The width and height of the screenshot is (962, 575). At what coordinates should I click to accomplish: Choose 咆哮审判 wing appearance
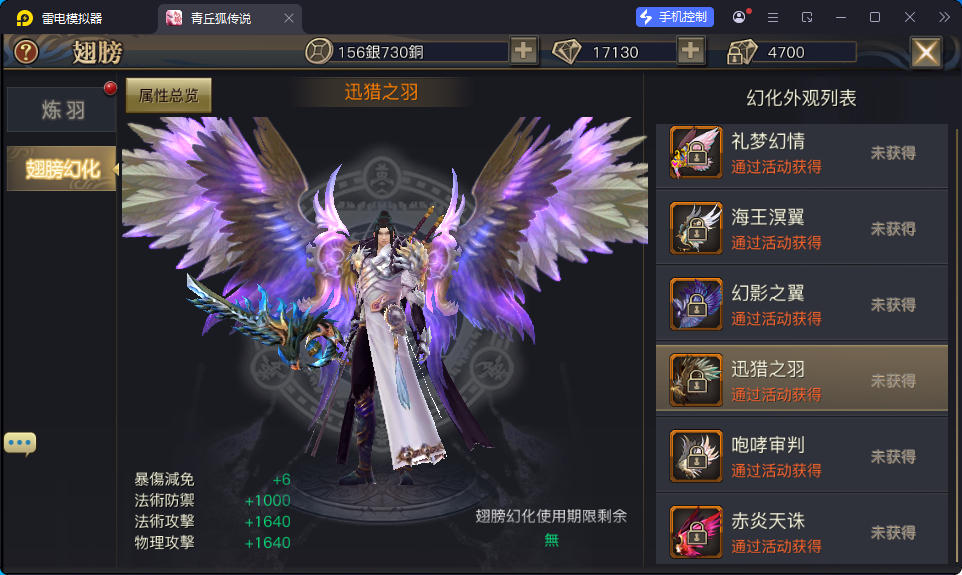pyautogui.click(x=801, y=456)
